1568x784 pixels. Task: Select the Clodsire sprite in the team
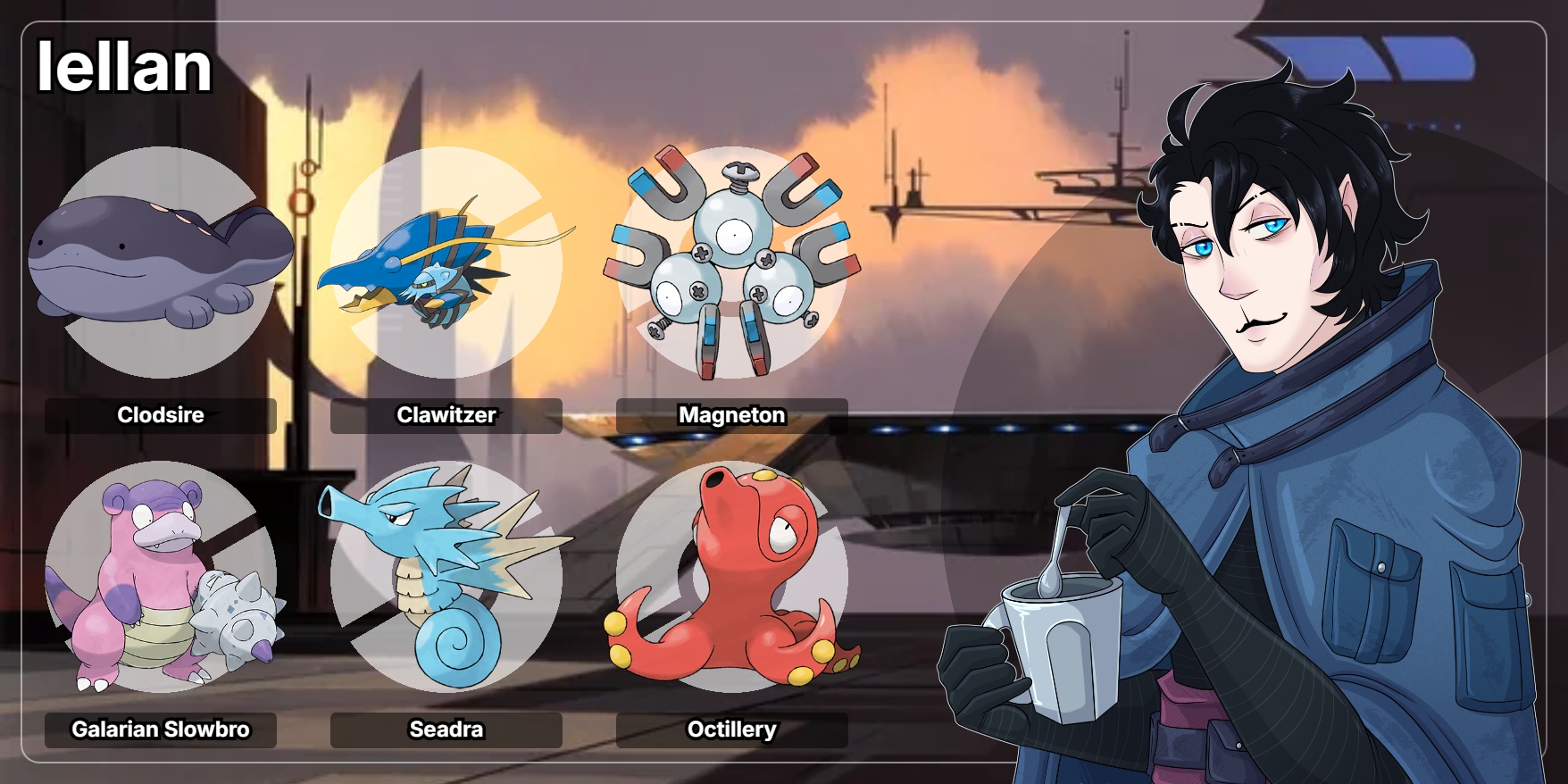(161, 261)
